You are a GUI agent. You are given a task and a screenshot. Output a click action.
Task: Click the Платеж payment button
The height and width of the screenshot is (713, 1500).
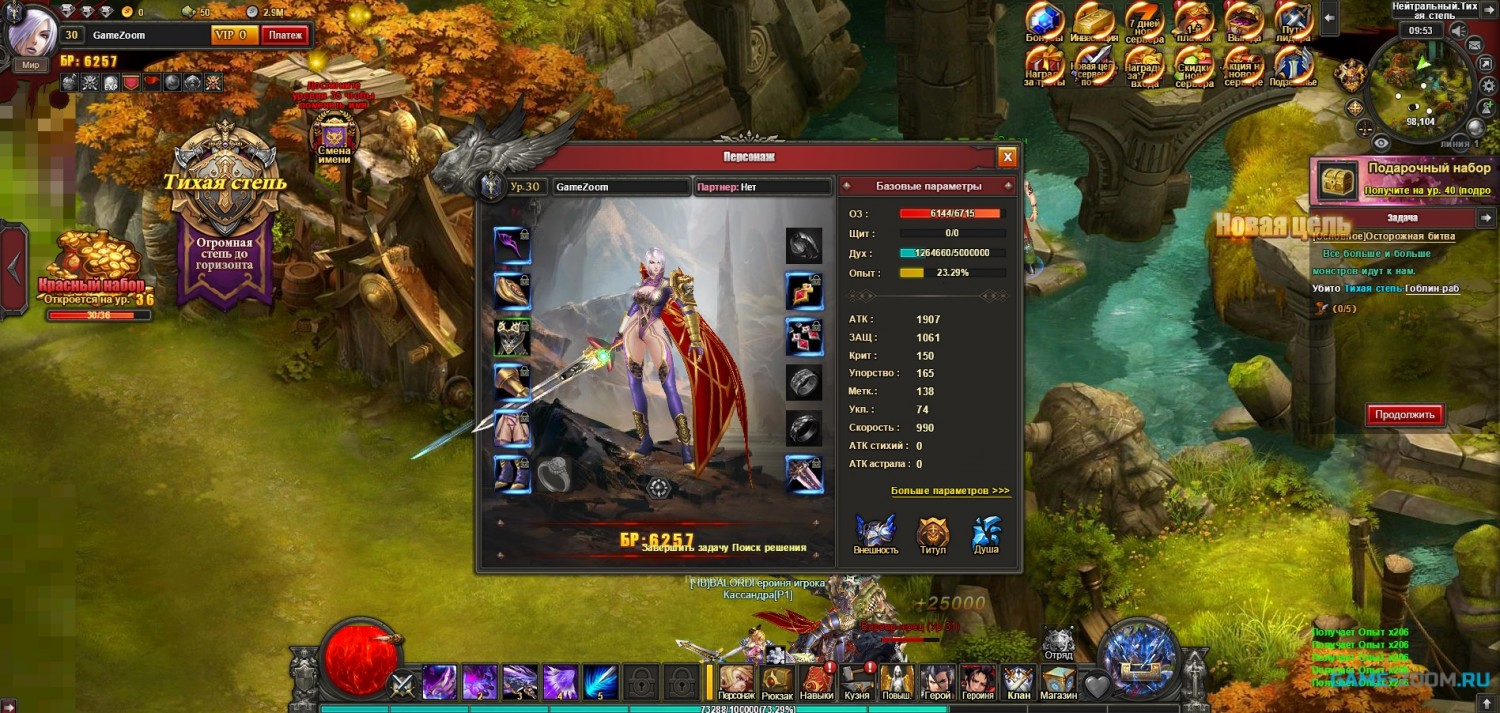click(285, 35)
